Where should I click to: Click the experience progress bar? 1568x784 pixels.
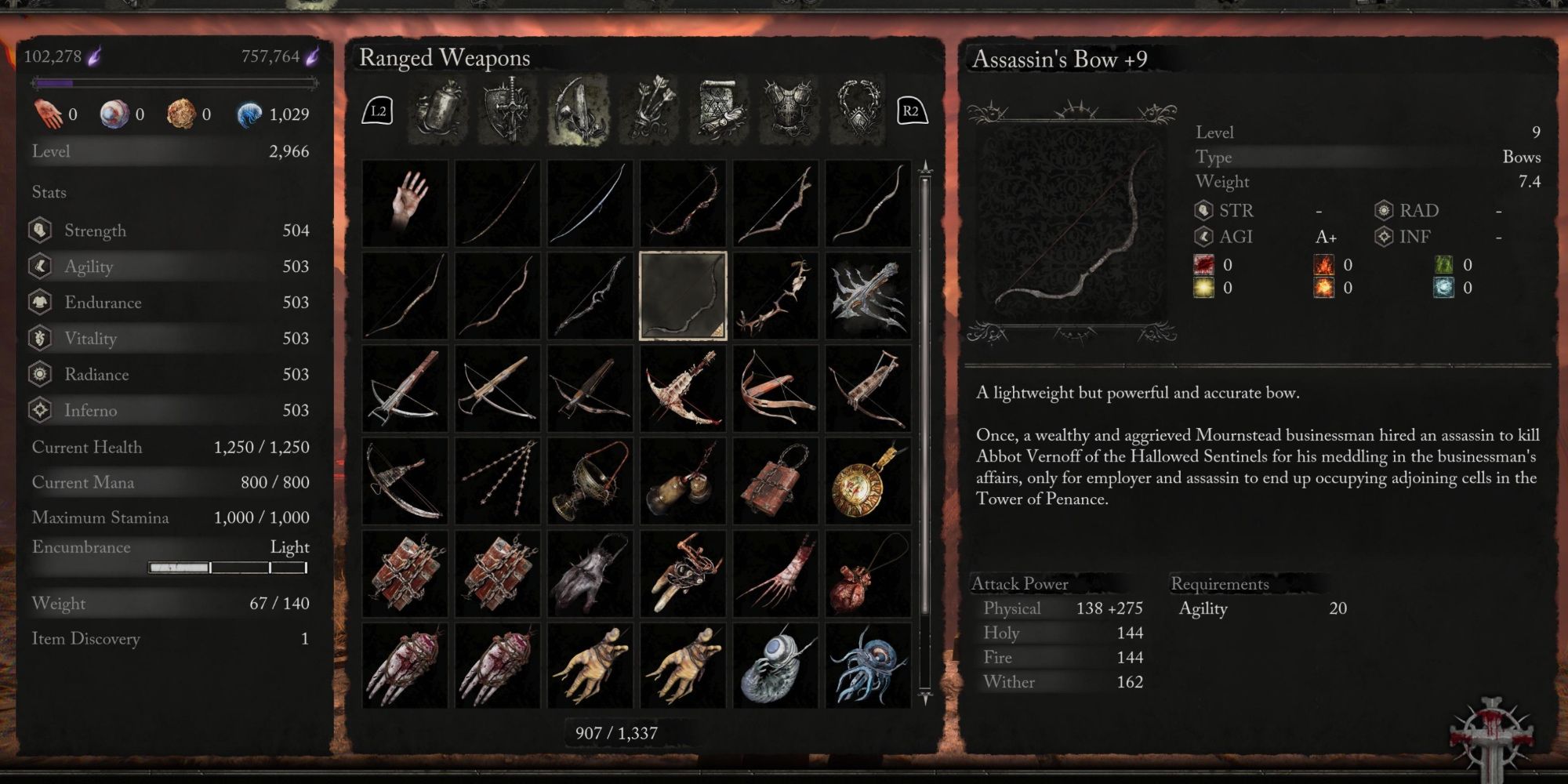[x=172, y=81]
